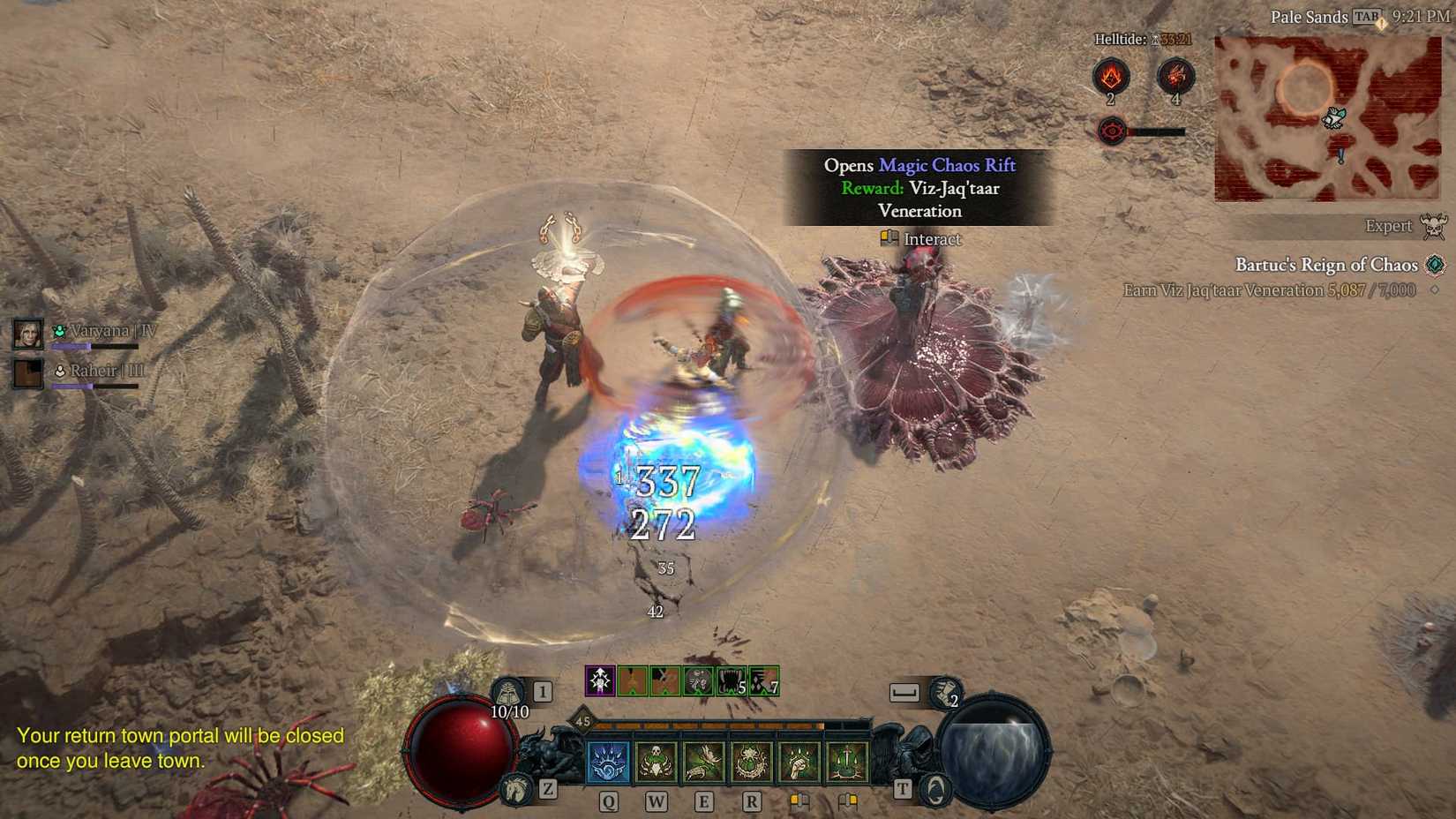Activate the skull skill bound to W

click(x=657, y=763)
